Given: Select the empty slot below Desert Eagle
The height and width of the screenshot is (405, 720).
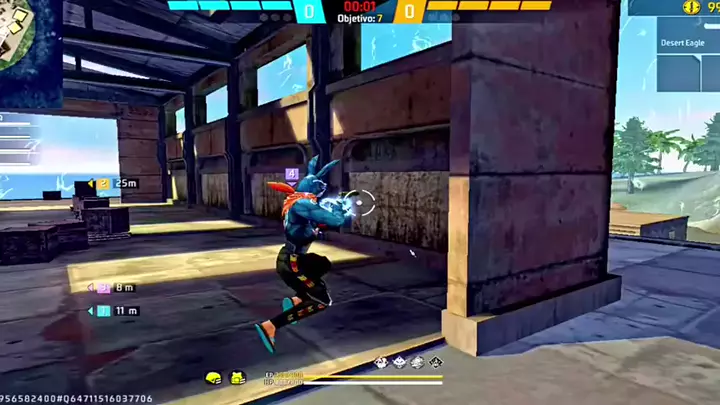Looking at the screenshot, I should 677,72.
